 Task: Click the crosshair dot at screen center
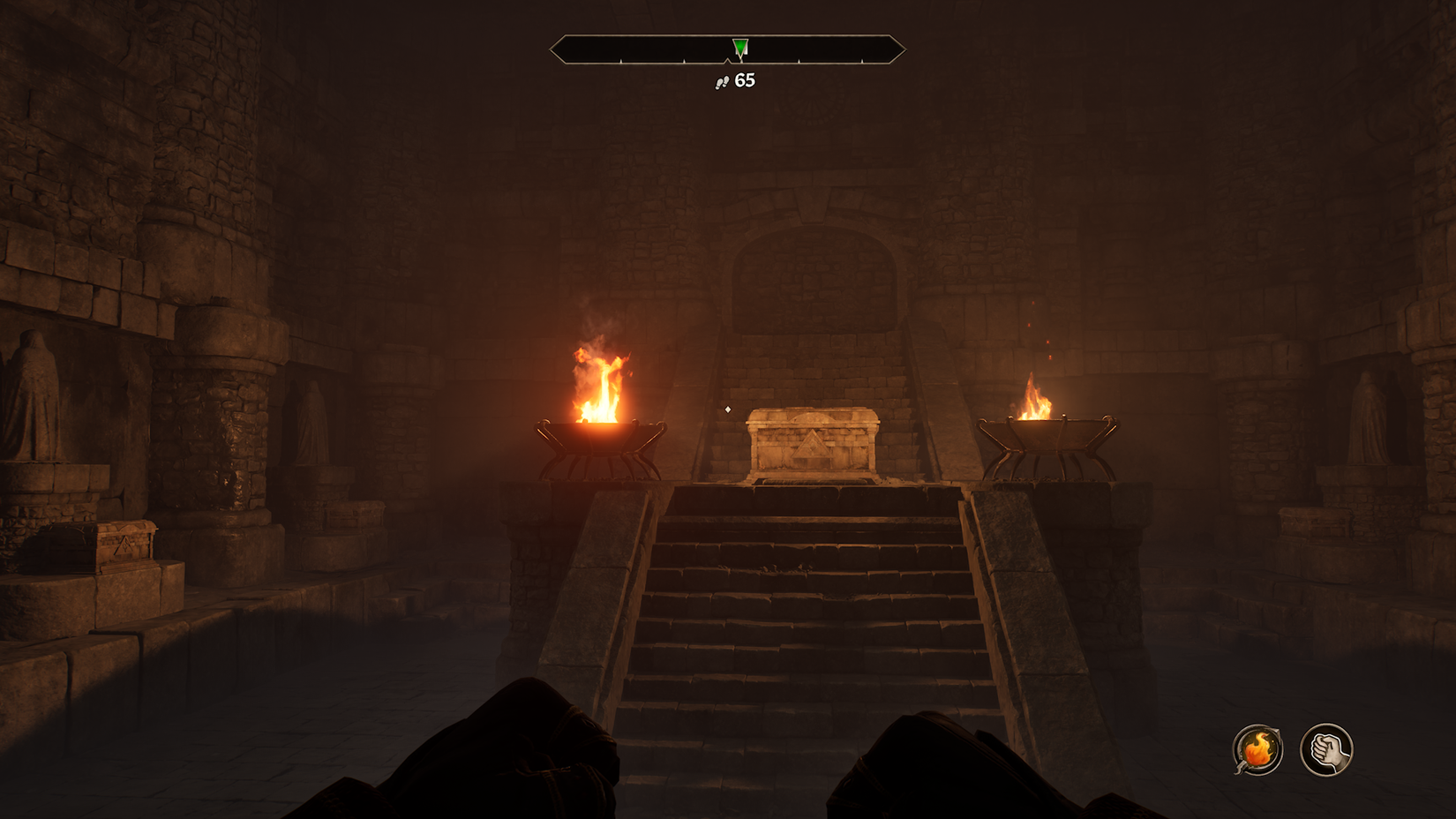[x=728, y=409]
